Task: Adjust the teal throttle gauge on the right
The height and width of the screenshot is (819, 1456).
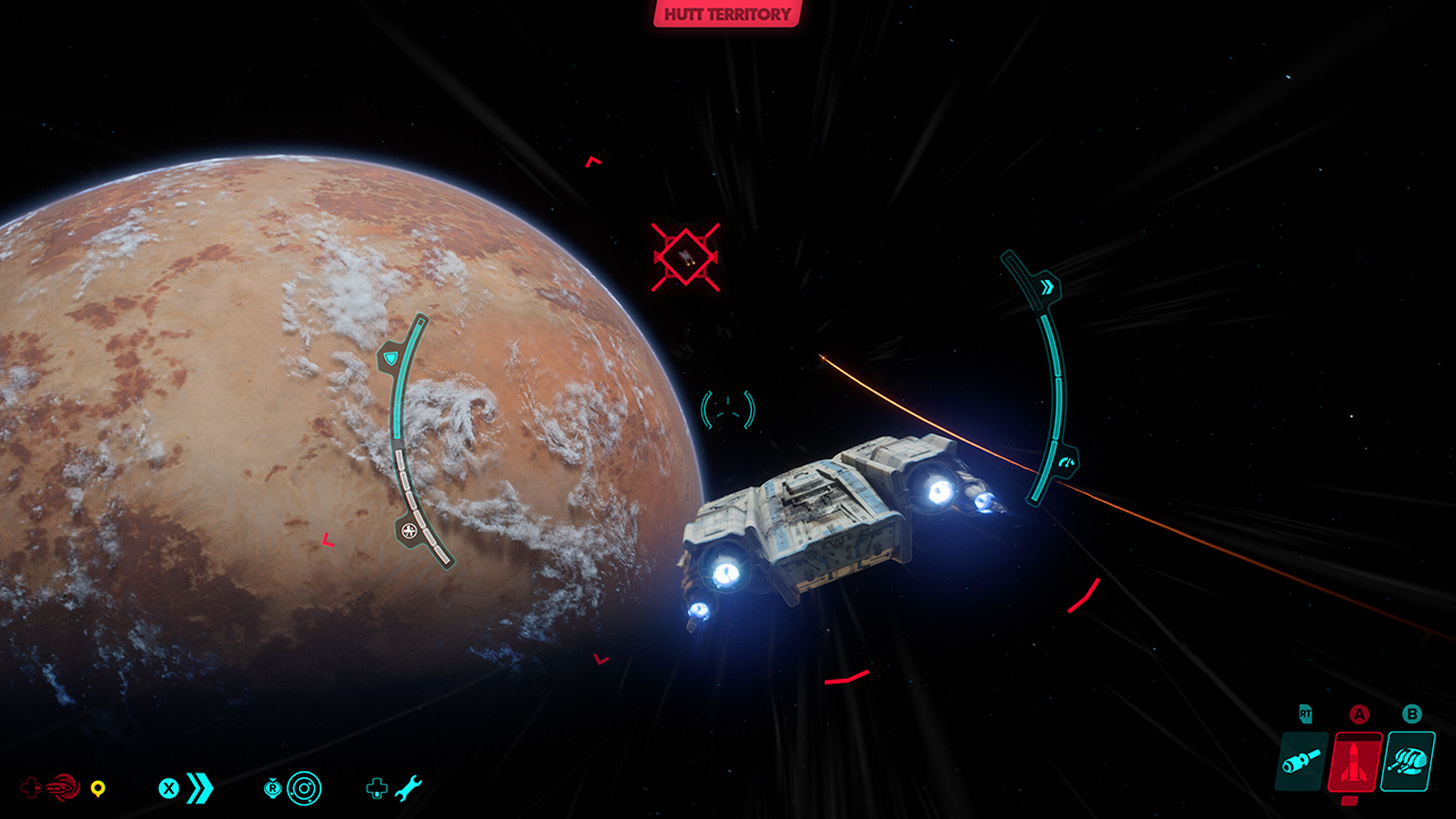Action: pos(1058,395)
